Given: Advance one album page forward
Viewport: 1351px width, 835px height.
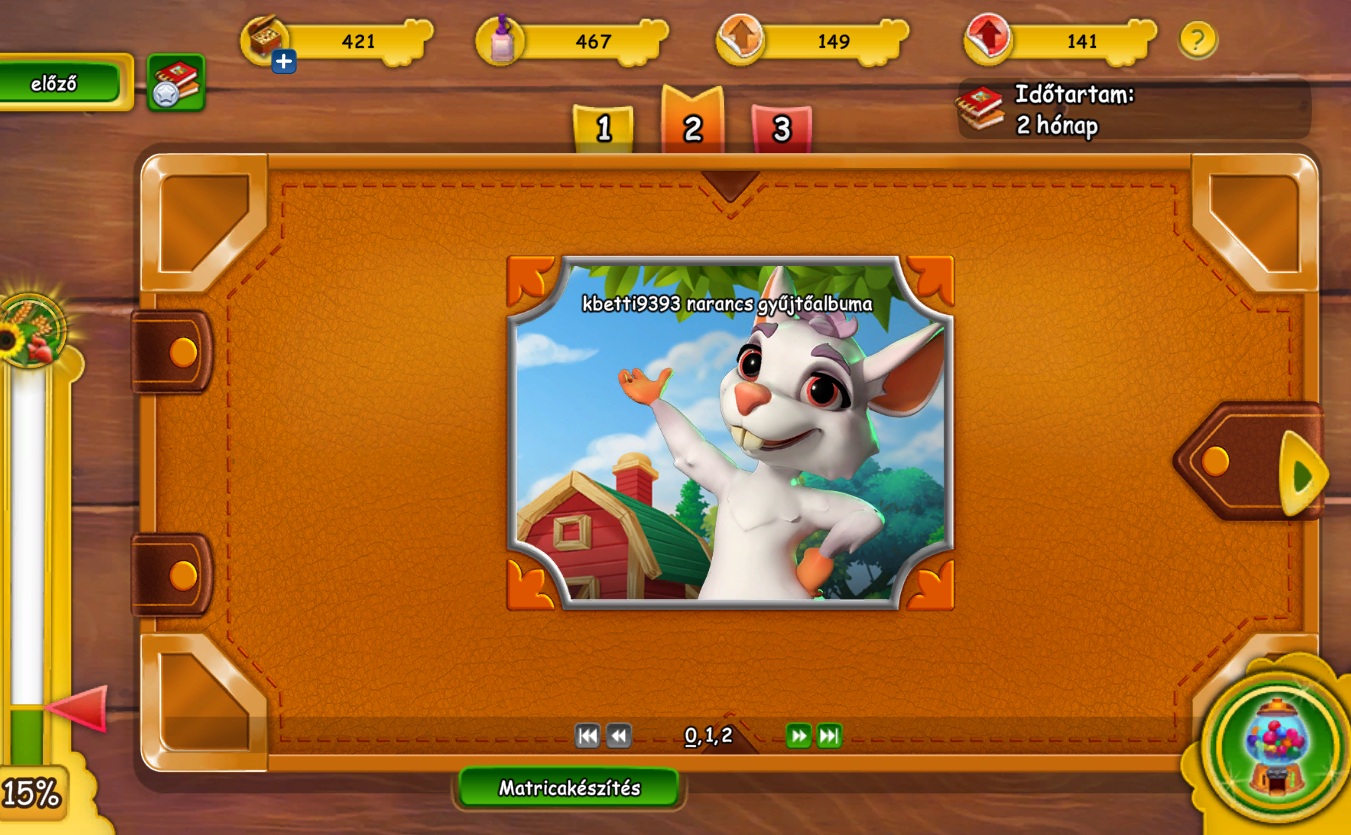Looking at the screenshot, I should [798, 737].
